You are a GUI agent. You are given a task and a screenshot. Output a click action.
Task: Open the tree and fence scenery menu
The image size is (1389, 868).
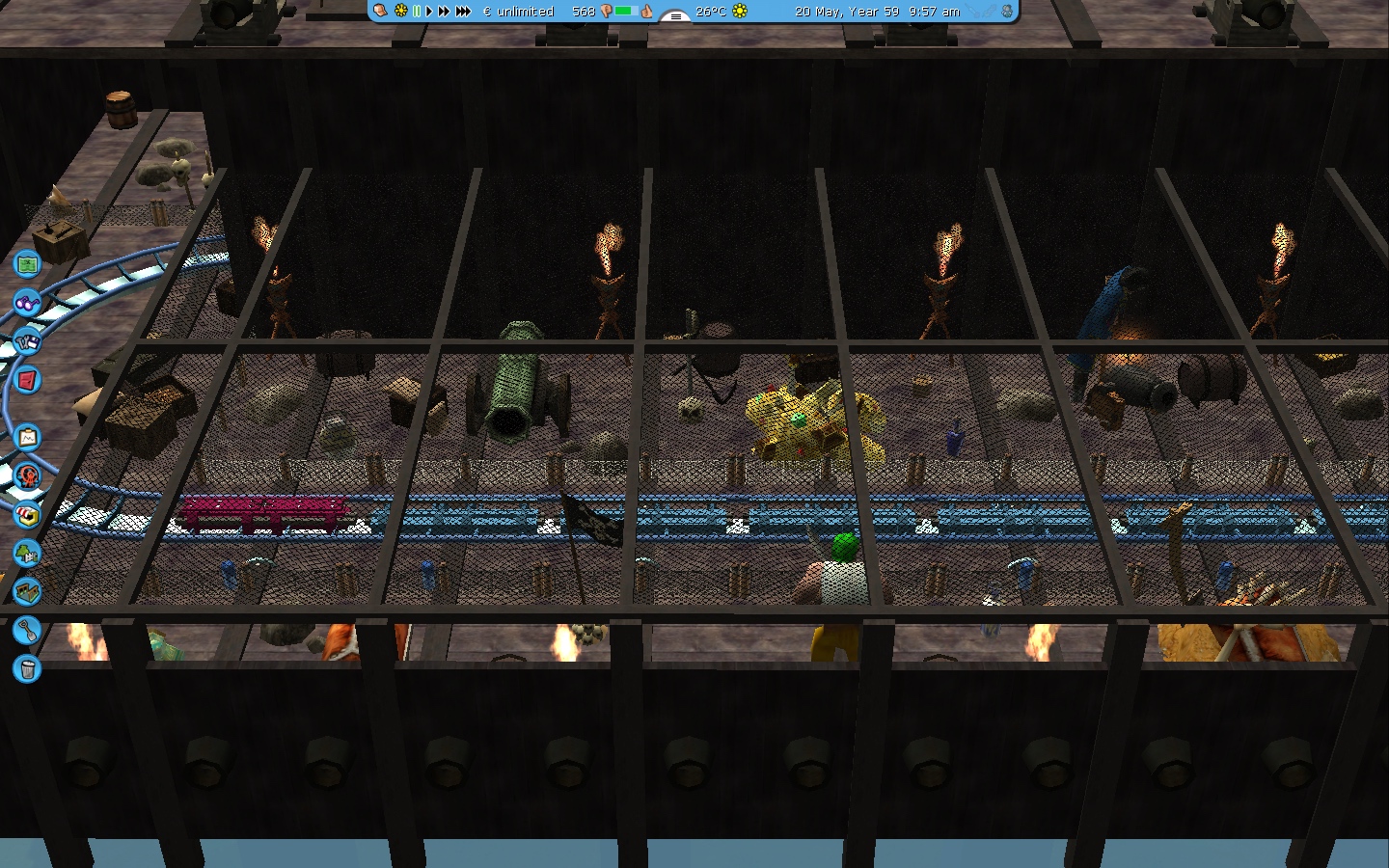tap(27, 553)
